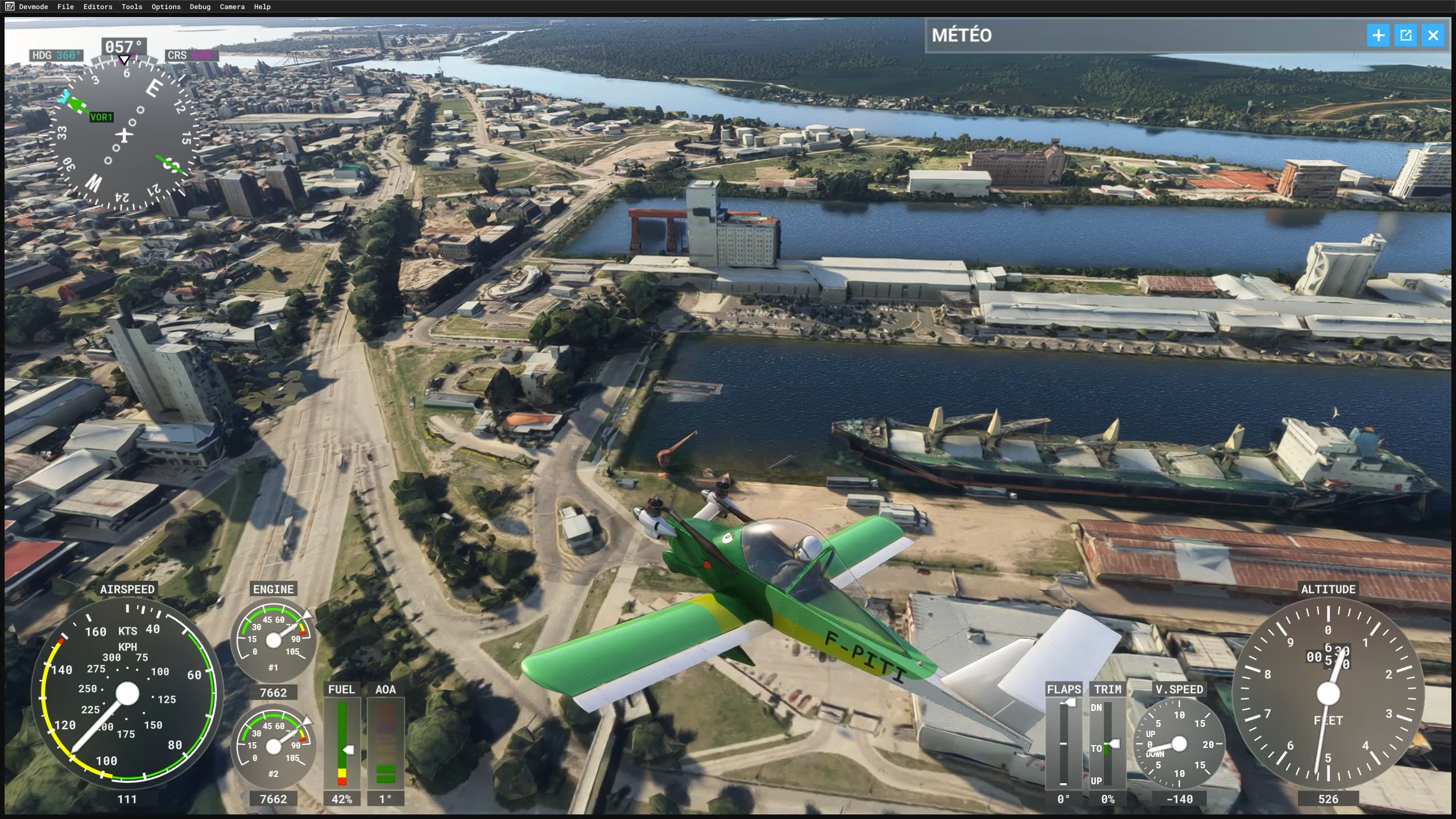This screenshot has width=1456, height=819.
Task: Expand the Météo panel with plus button
Action: (x=1379, y=35)
